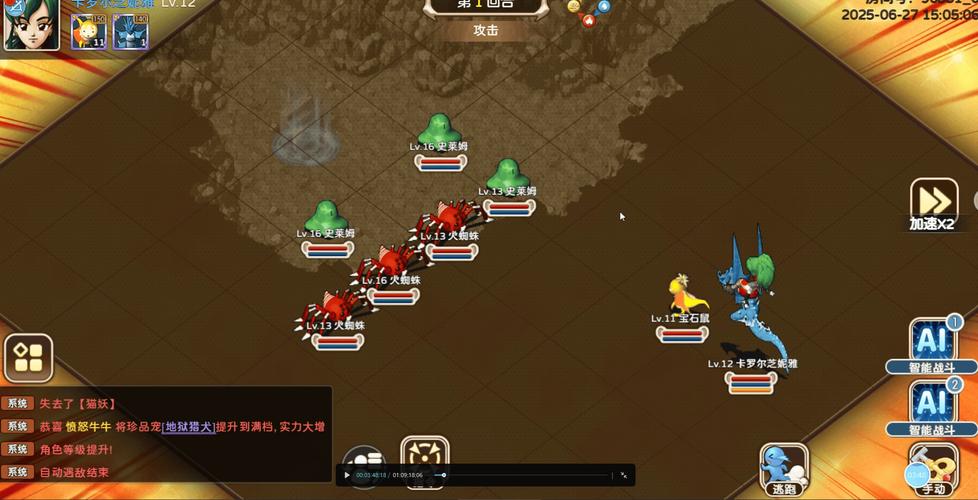Target the Lv.13 史莱姆 enemy unit
978x500 pixels.
pyautogui.click(x=508, y=176)
